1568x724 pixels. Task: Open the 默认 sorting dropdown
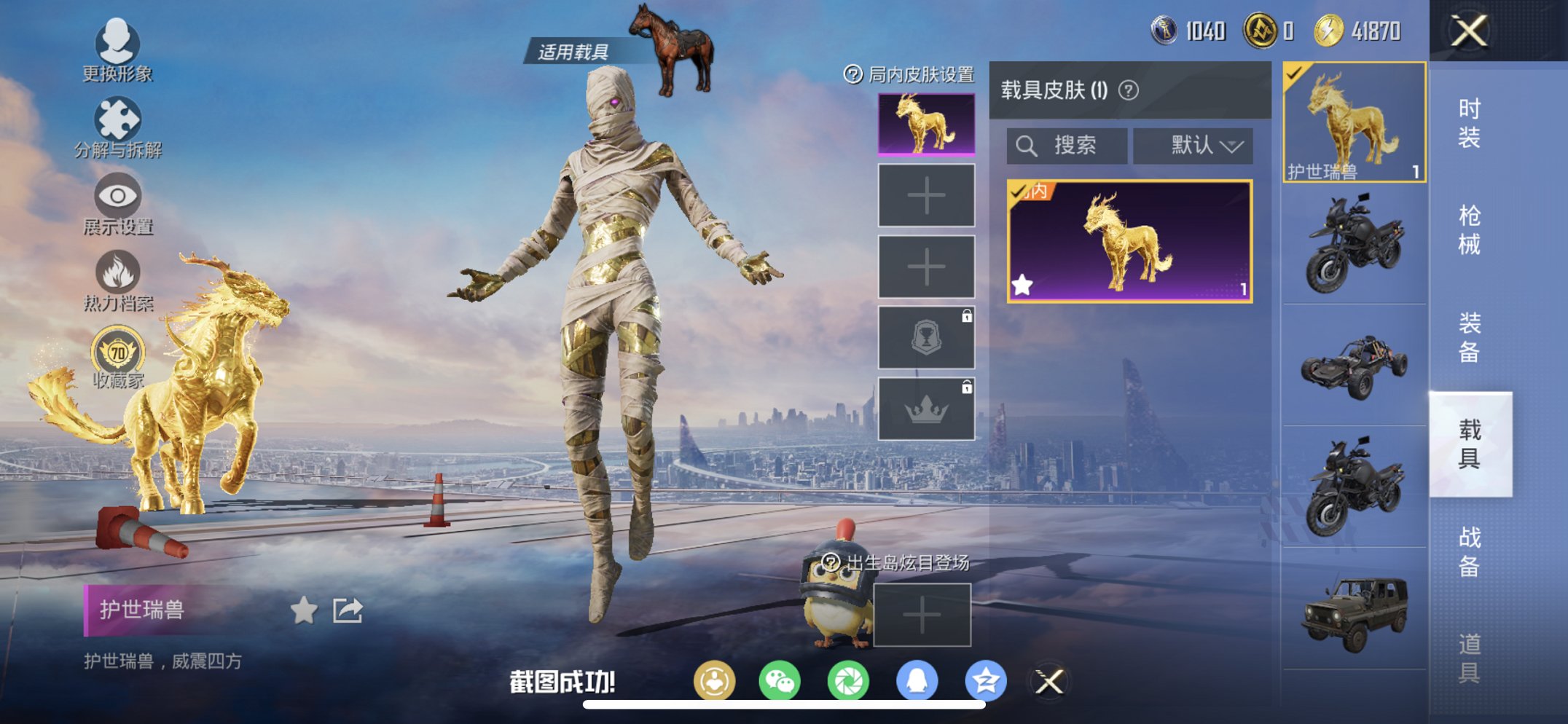pyautogui.click(x=1193, y=145)
